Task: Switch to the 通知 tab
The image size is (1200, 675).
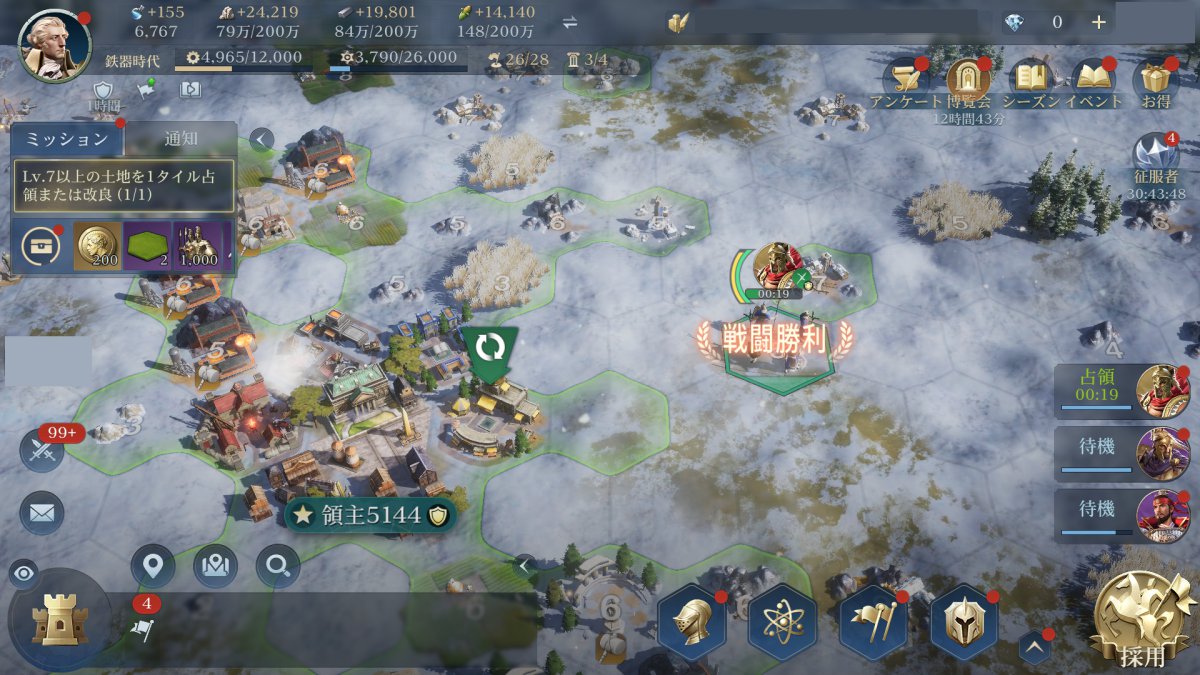Action: 181,139
